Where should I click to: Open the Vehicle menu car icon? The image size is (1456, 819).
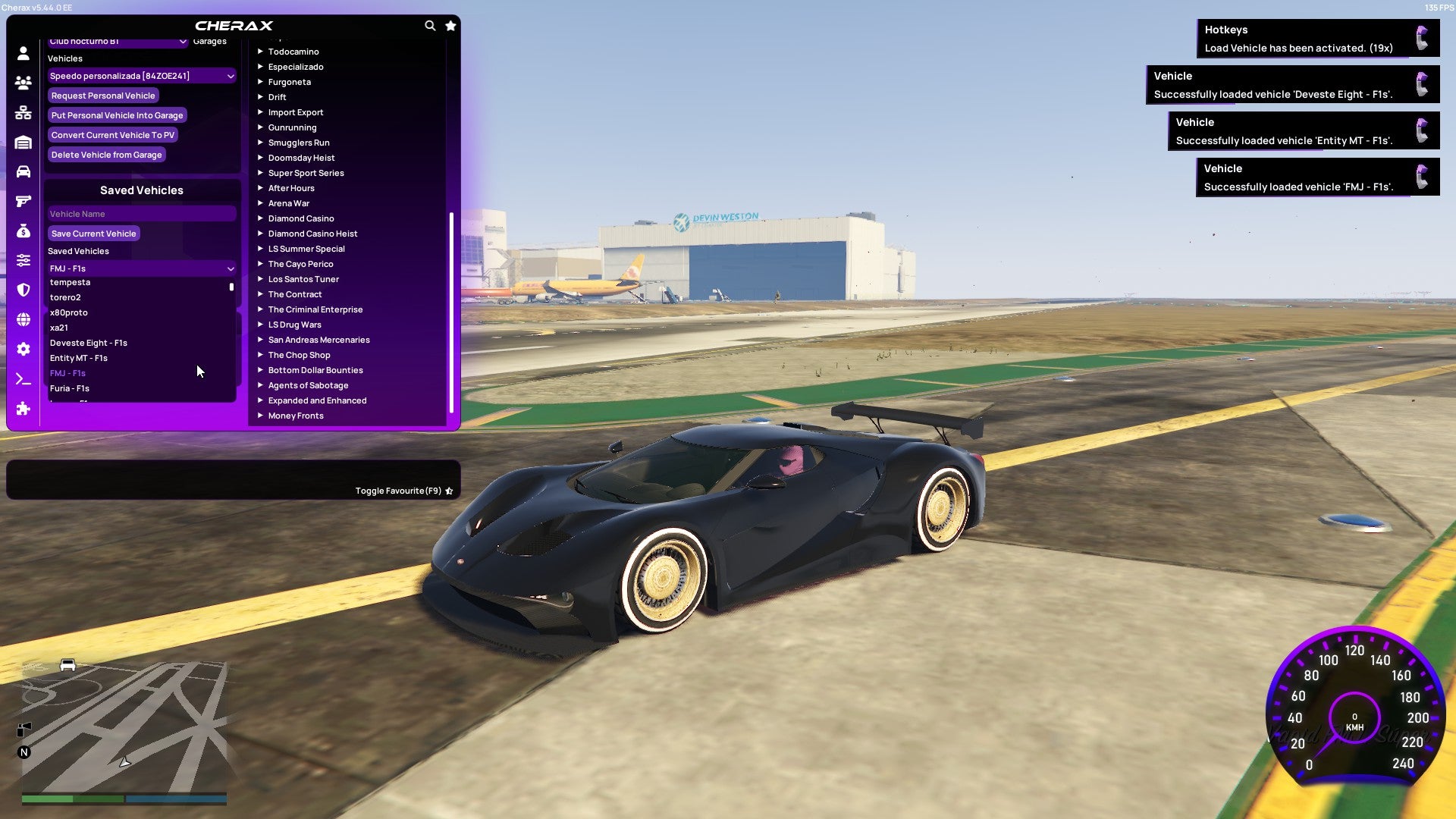23,171
